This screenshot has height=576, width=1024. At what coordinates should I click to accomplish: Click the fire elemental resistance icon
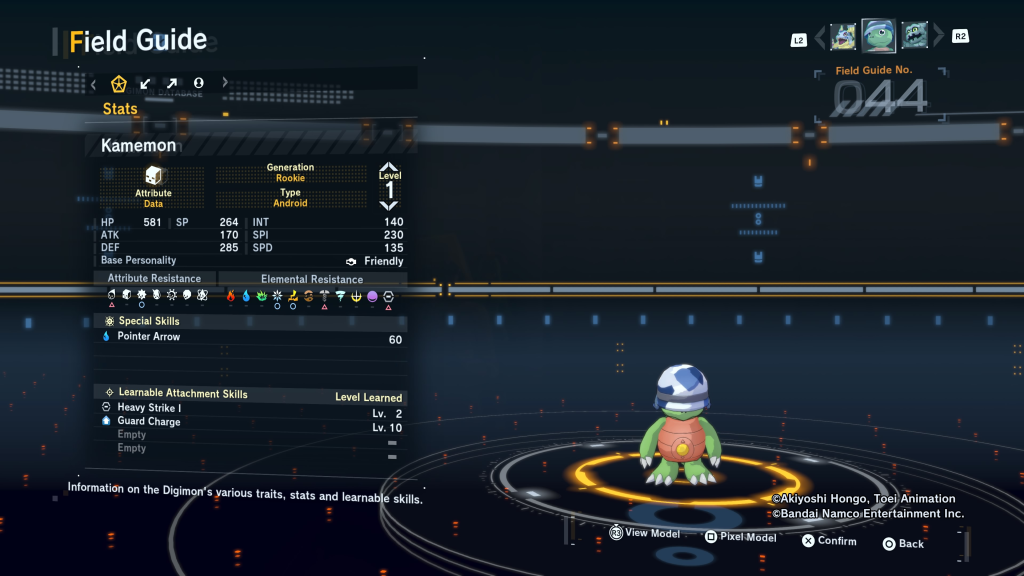coord(231,296)
